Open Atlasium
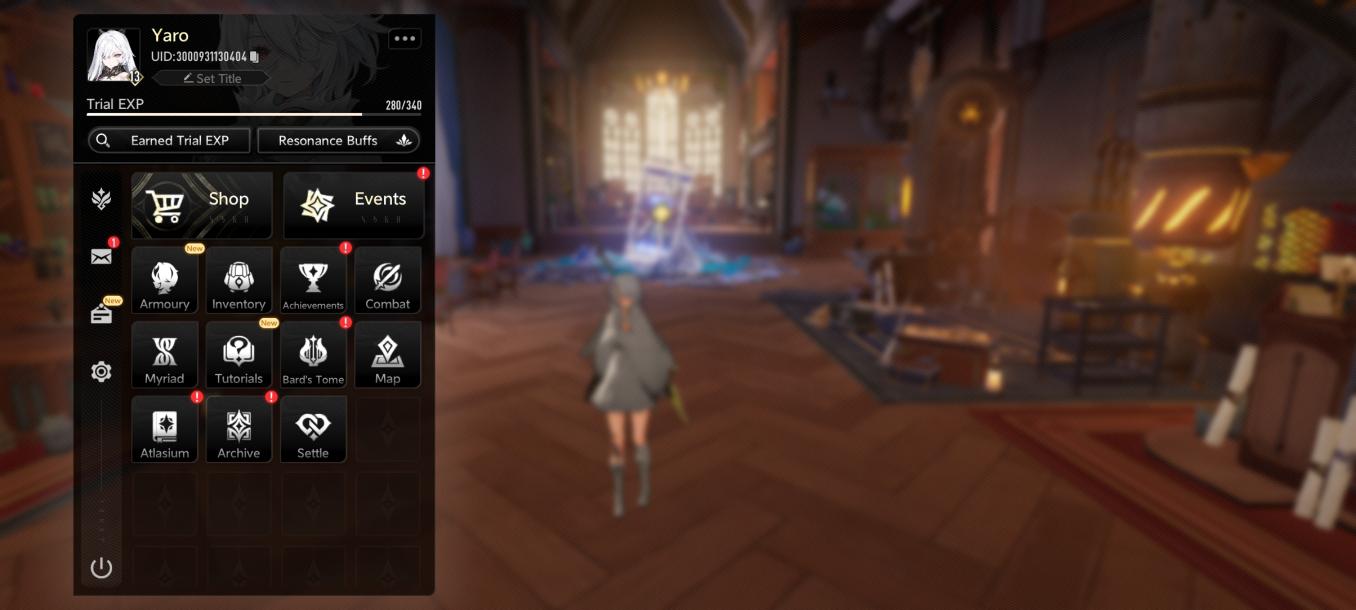The image size is (1356, 610). coord(165,430)
